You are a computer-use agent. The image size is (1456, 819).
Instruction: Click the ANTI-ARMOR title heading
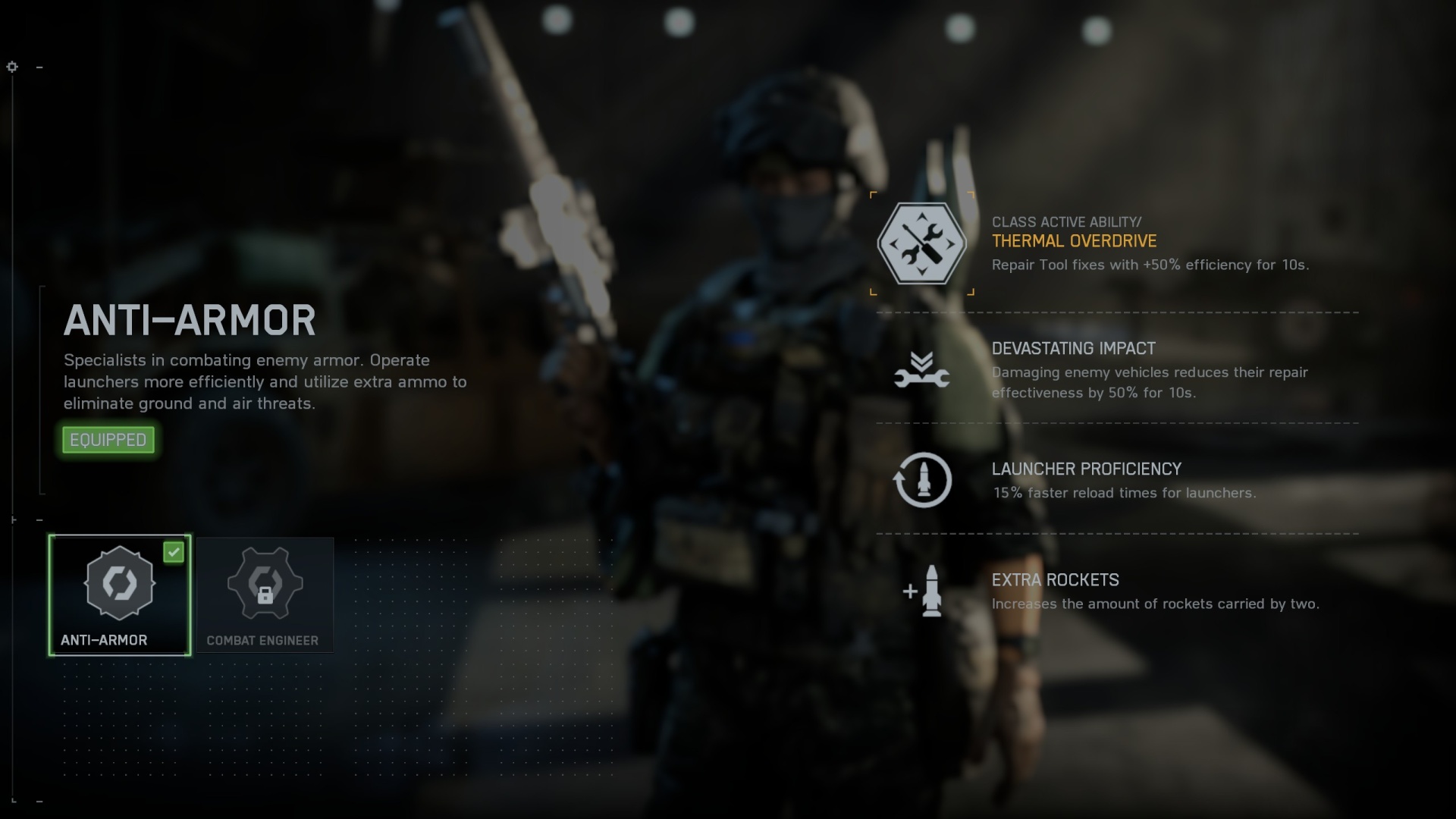coord(190,318)
